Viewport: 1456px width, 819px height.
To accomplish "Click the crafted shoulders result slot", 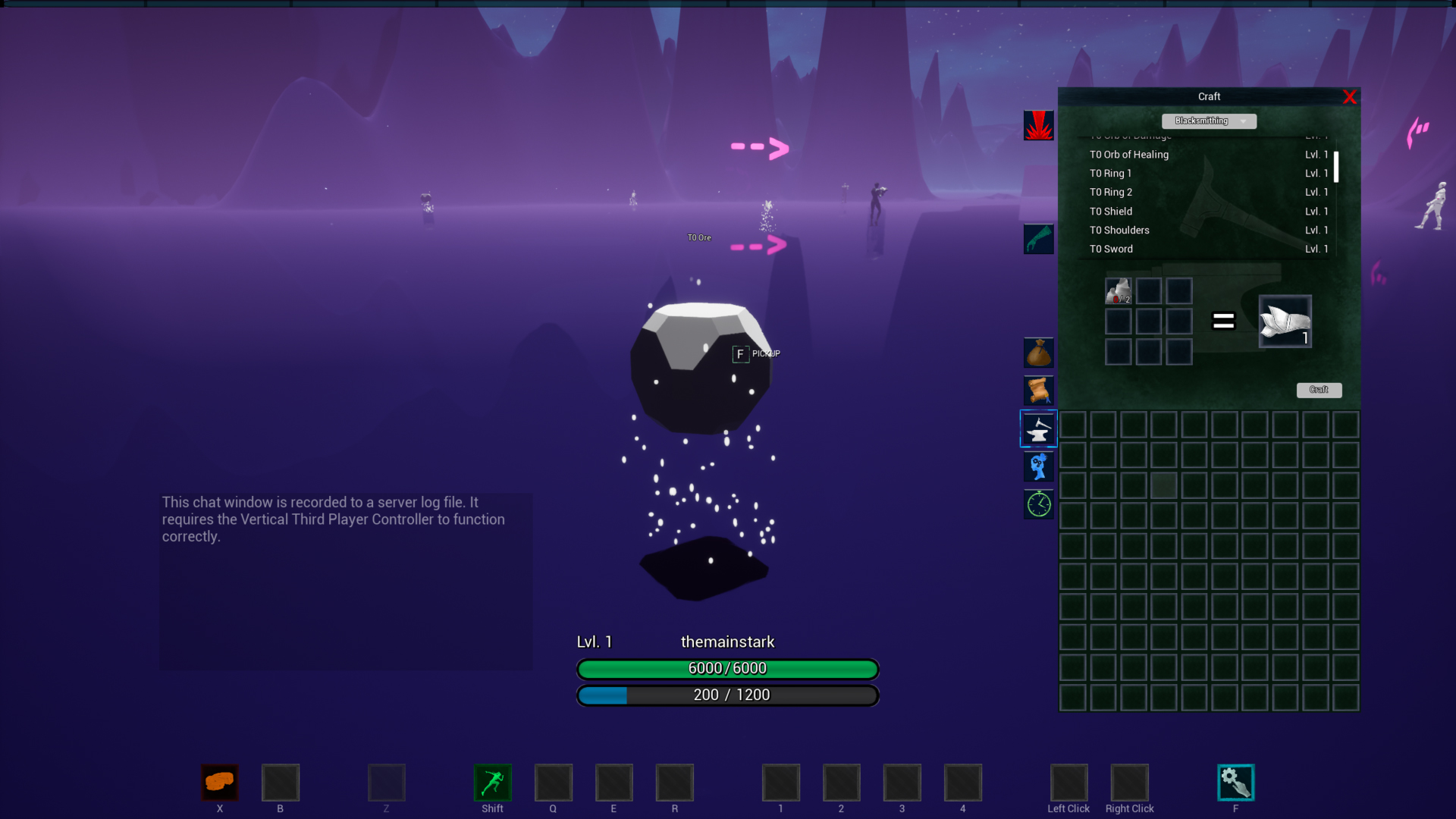I will tap(1285, 322).
